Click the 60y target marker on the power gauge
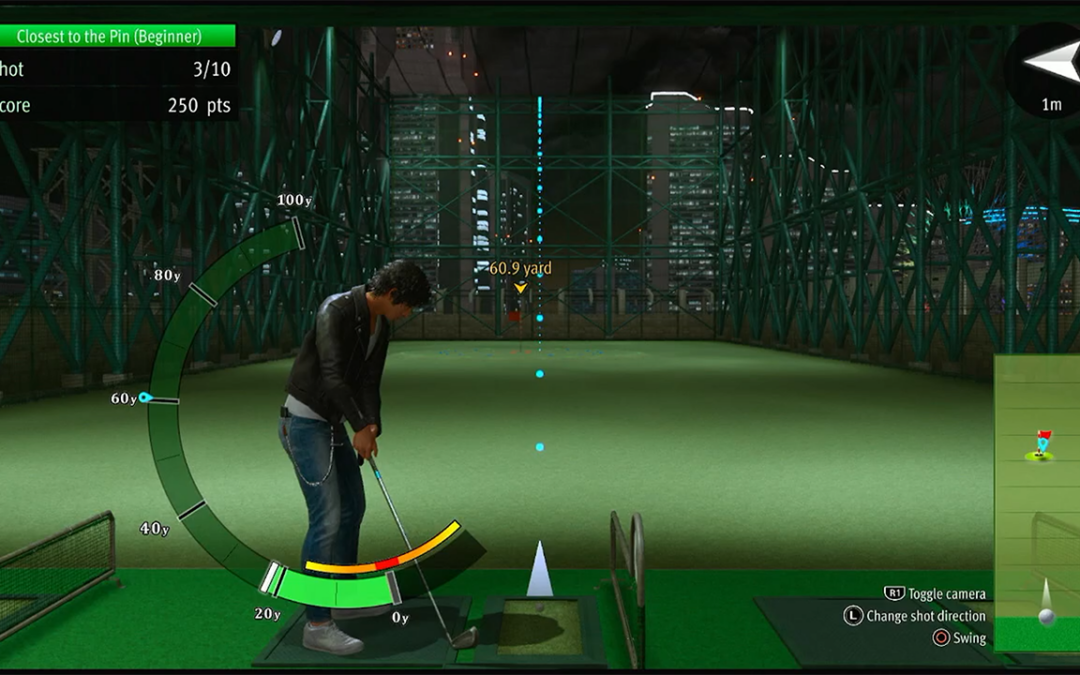 145,397
